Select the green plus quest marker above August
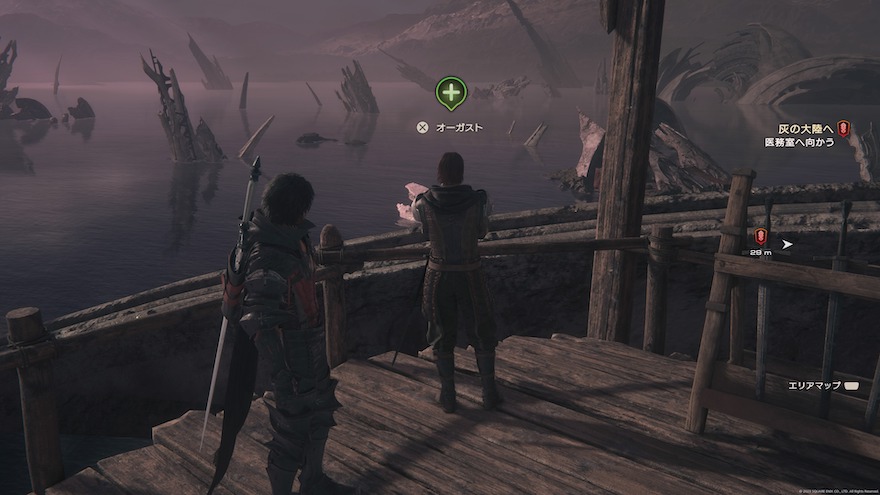 click(451, 94)
